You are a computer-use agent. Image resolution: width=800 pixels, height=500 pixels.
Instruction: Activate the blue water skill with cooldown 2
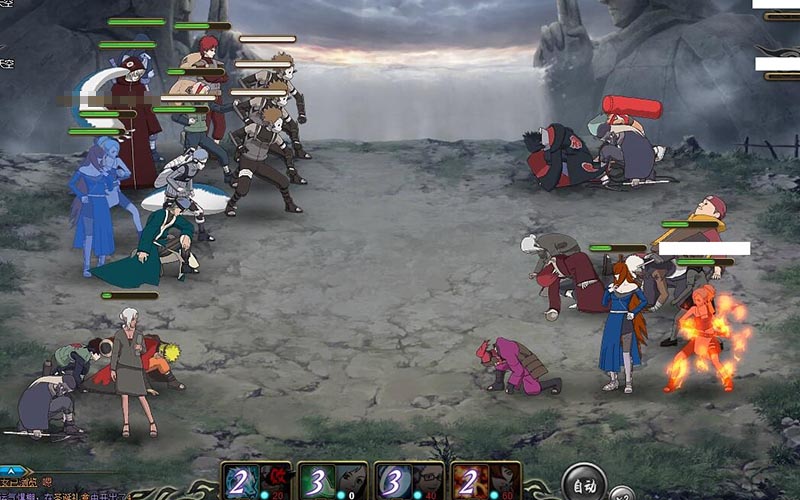[257, 481]
